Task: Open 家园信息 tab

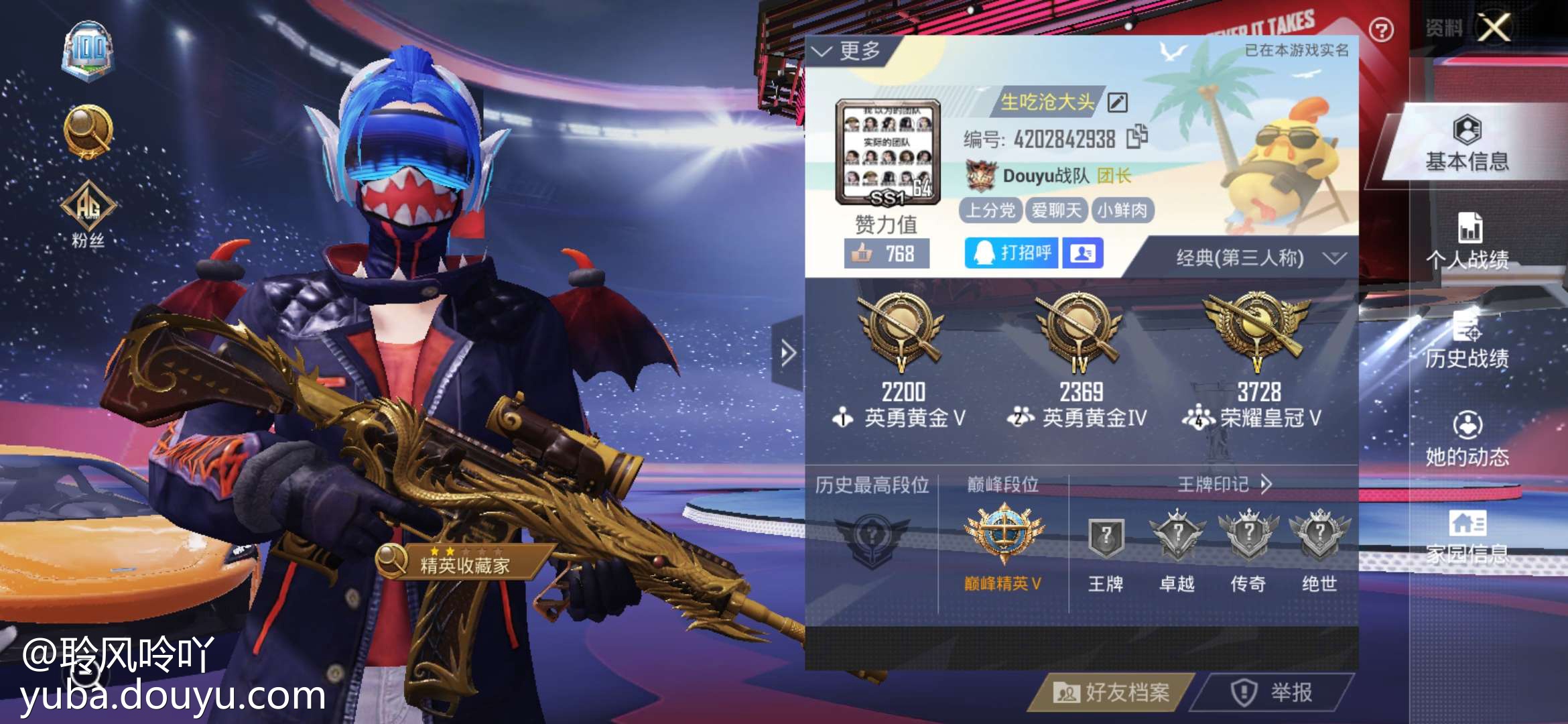Action: click(1467, 537)
